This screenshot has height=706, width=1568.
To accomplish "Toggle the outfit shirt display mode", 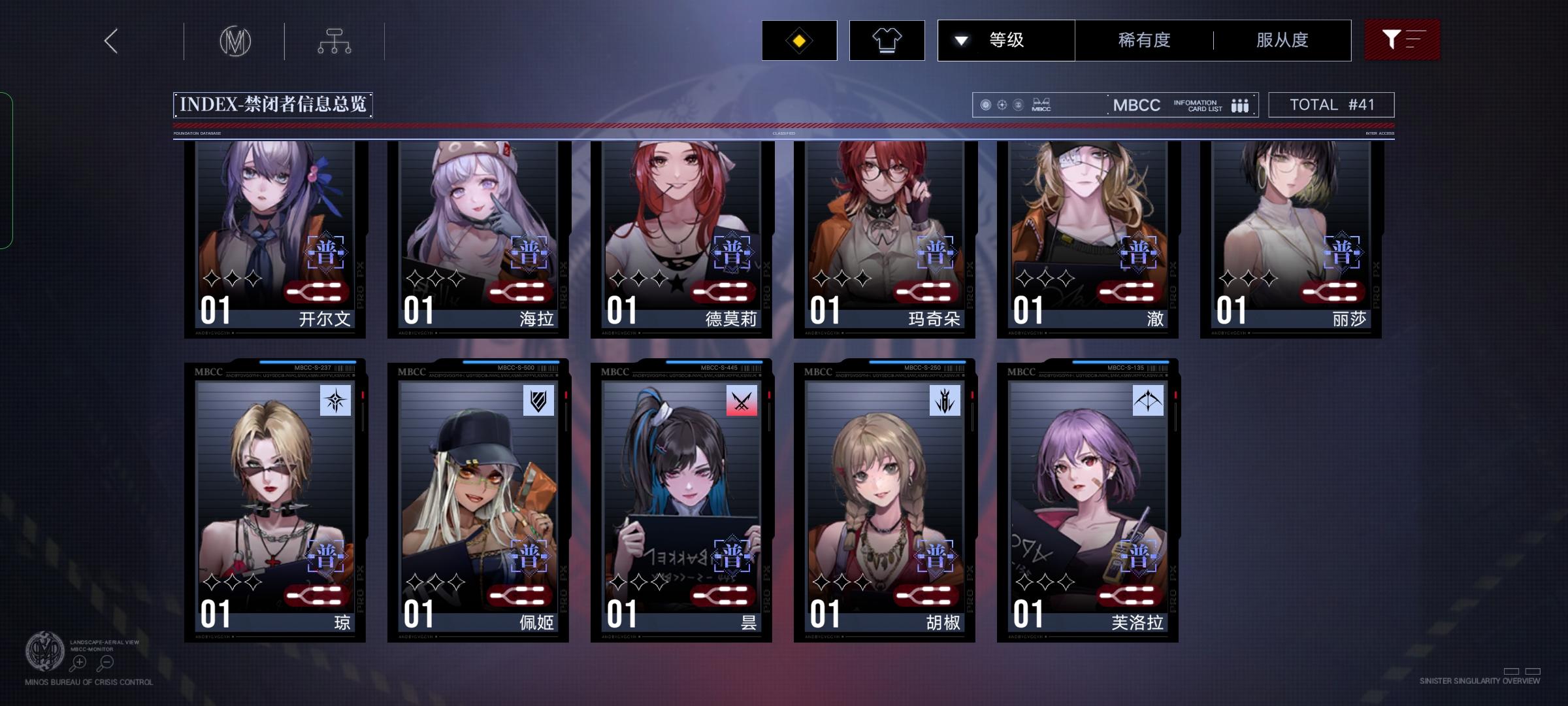I will (x=887, y=40).
